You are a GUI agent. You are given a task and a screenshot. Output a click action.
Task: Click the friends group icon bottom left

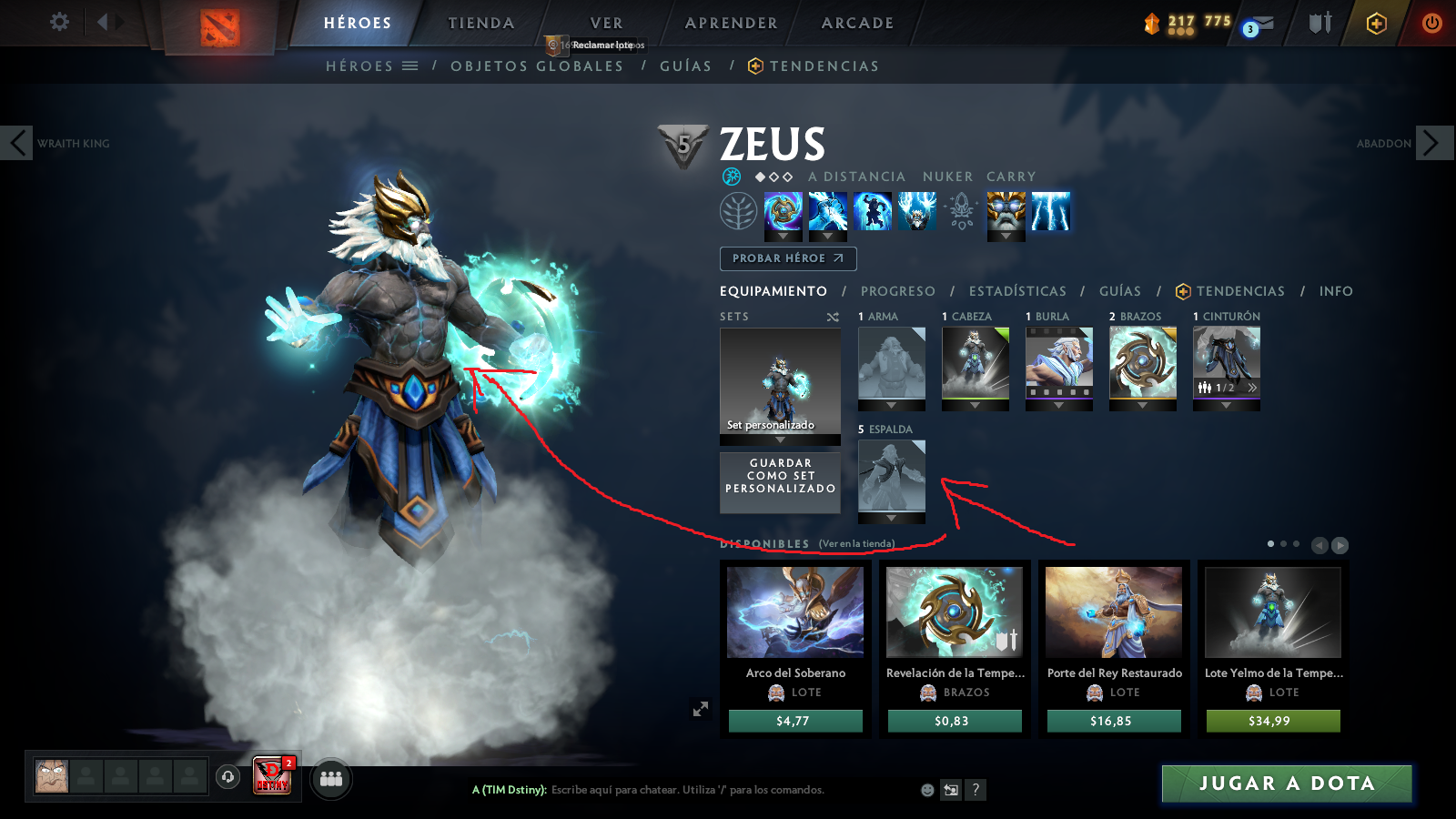point(331,777)
